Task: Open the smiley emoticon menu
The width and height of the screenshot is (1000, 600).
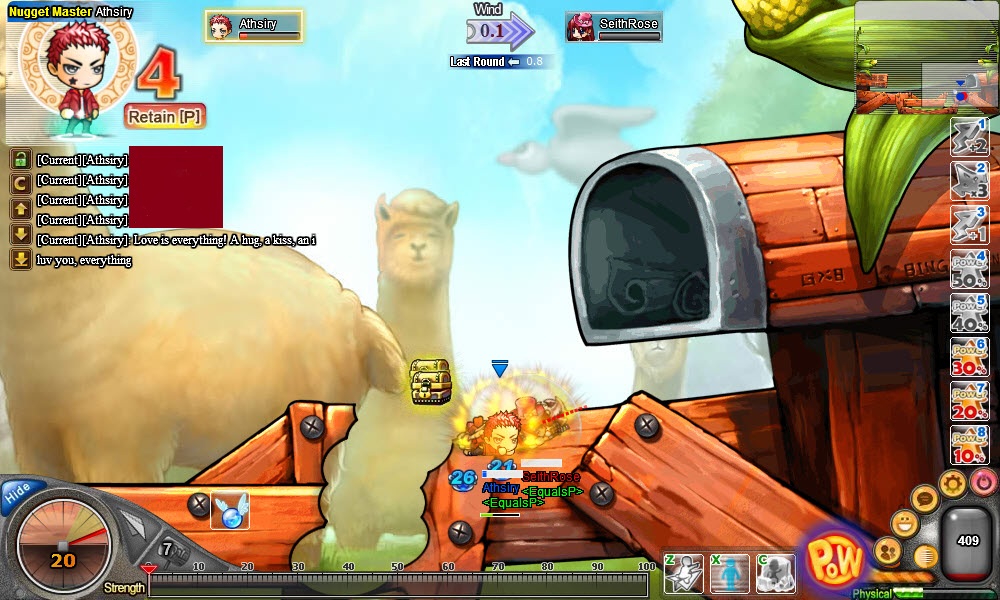Action: (x=904, y=522)
